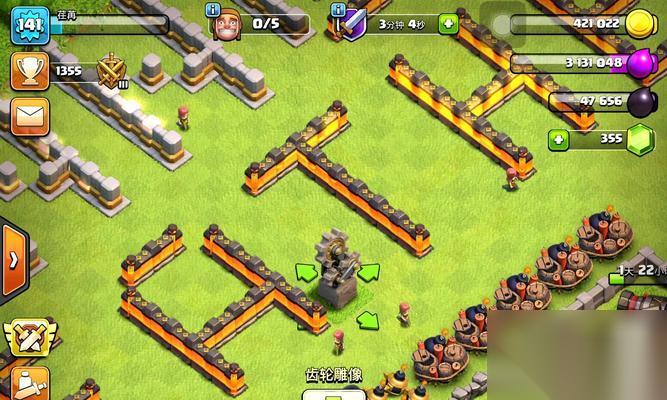Open the army overview button
The height and width of the screenshot is (400, 667).
pyautogui.click(x=30, y=384)
